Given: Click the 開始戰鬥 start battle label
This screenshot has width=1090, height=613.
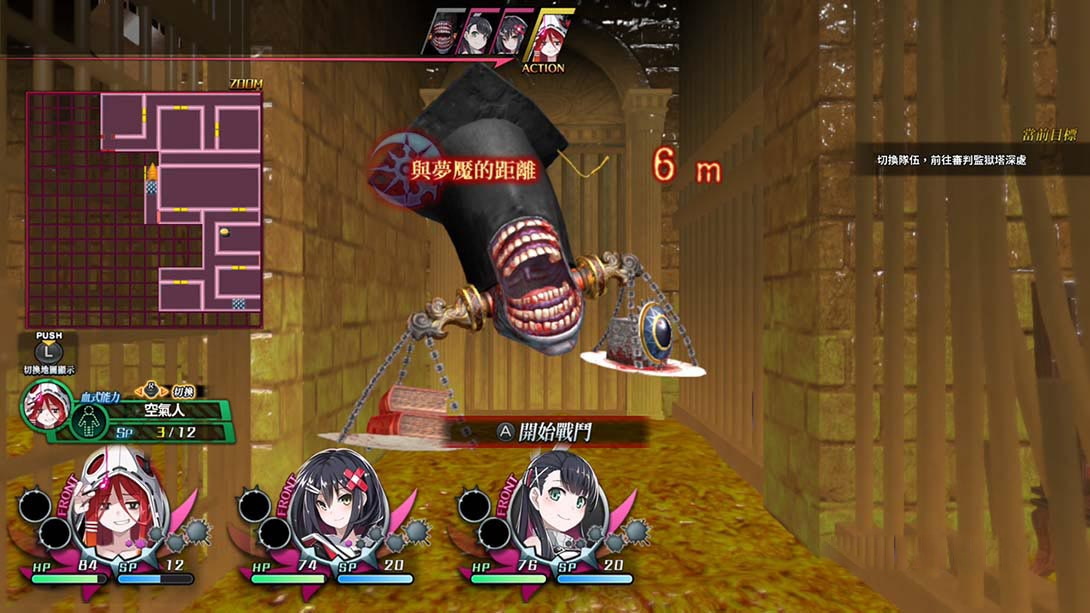Looking at the screenshot, I should (x=559, y=432).
